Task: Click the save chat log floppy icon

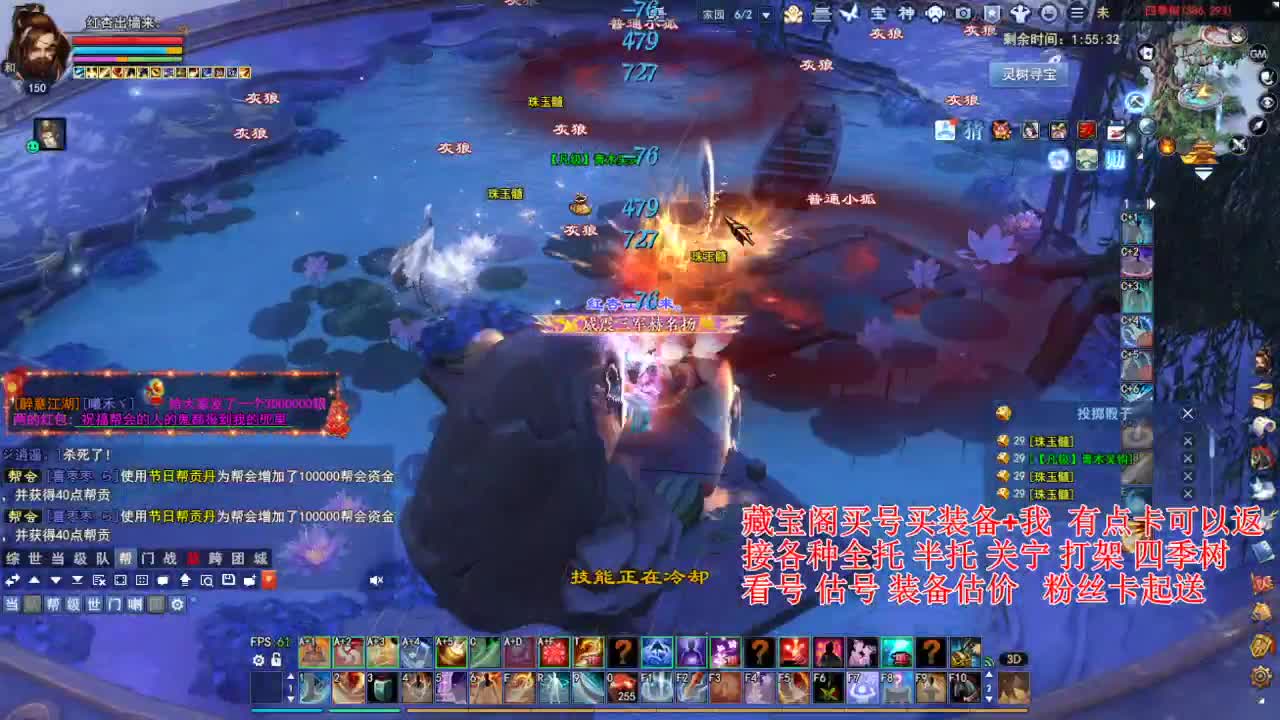Action: [x=228, y=580]
